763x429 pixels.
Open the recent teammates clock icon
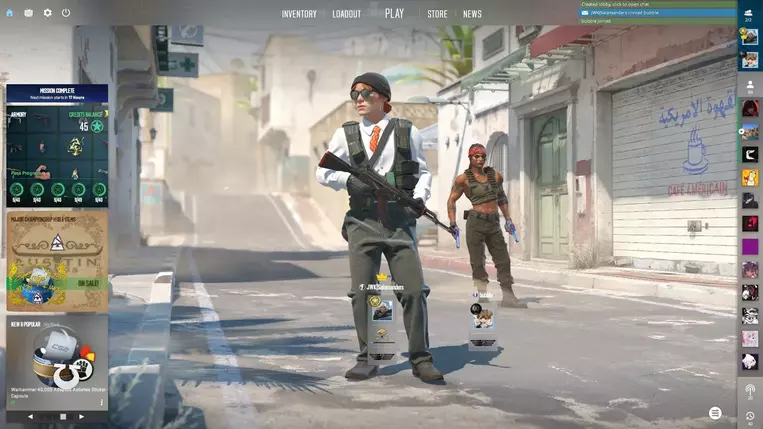[750, 416]
